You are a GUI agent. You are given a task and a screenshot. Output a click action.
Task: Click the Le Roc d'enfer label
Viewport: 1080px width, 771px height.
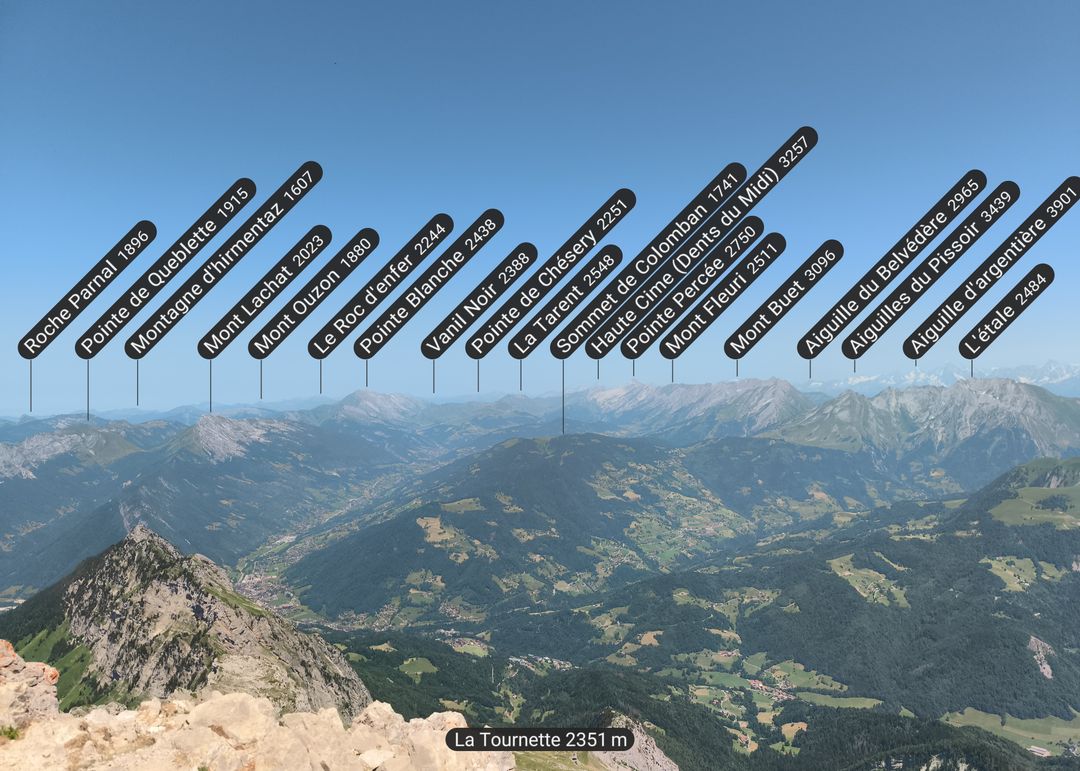click(380, 286)
